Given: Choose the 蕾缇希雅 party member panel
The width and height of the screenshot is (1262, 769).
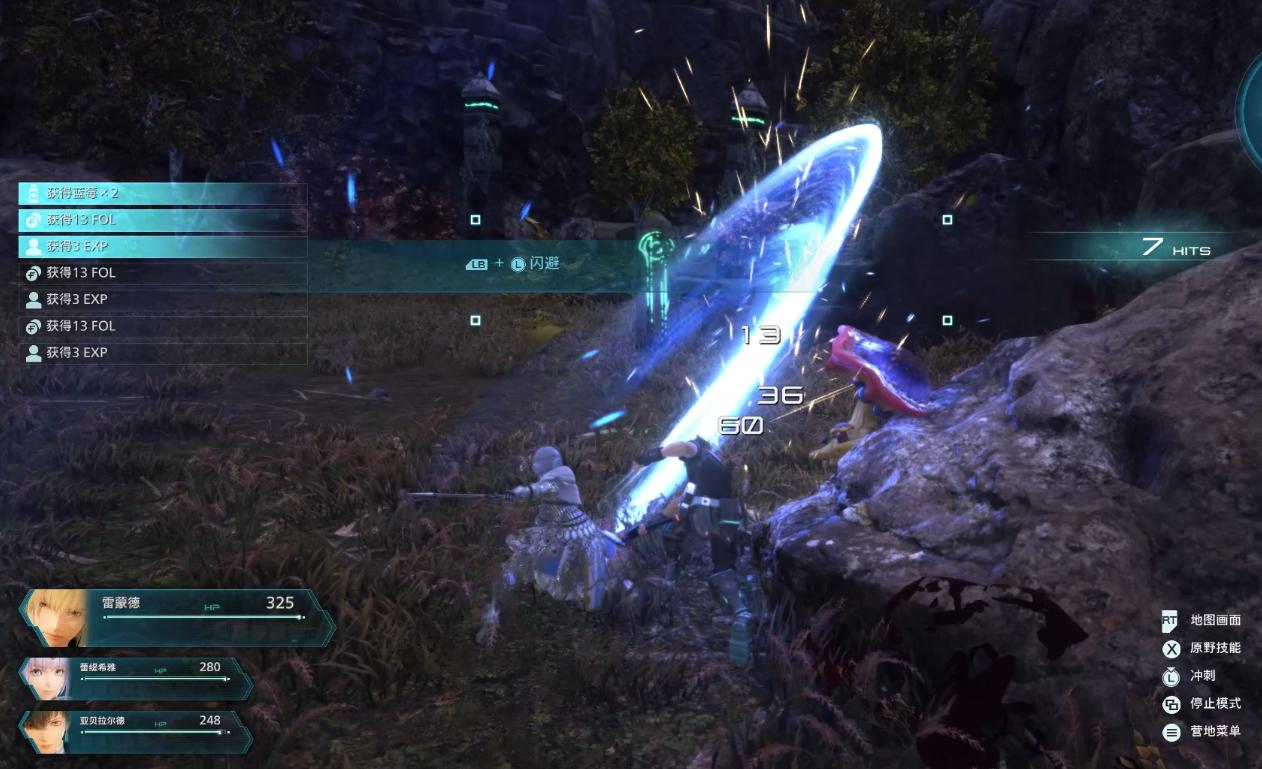Looking at the screenshot, I should (138, 678).
